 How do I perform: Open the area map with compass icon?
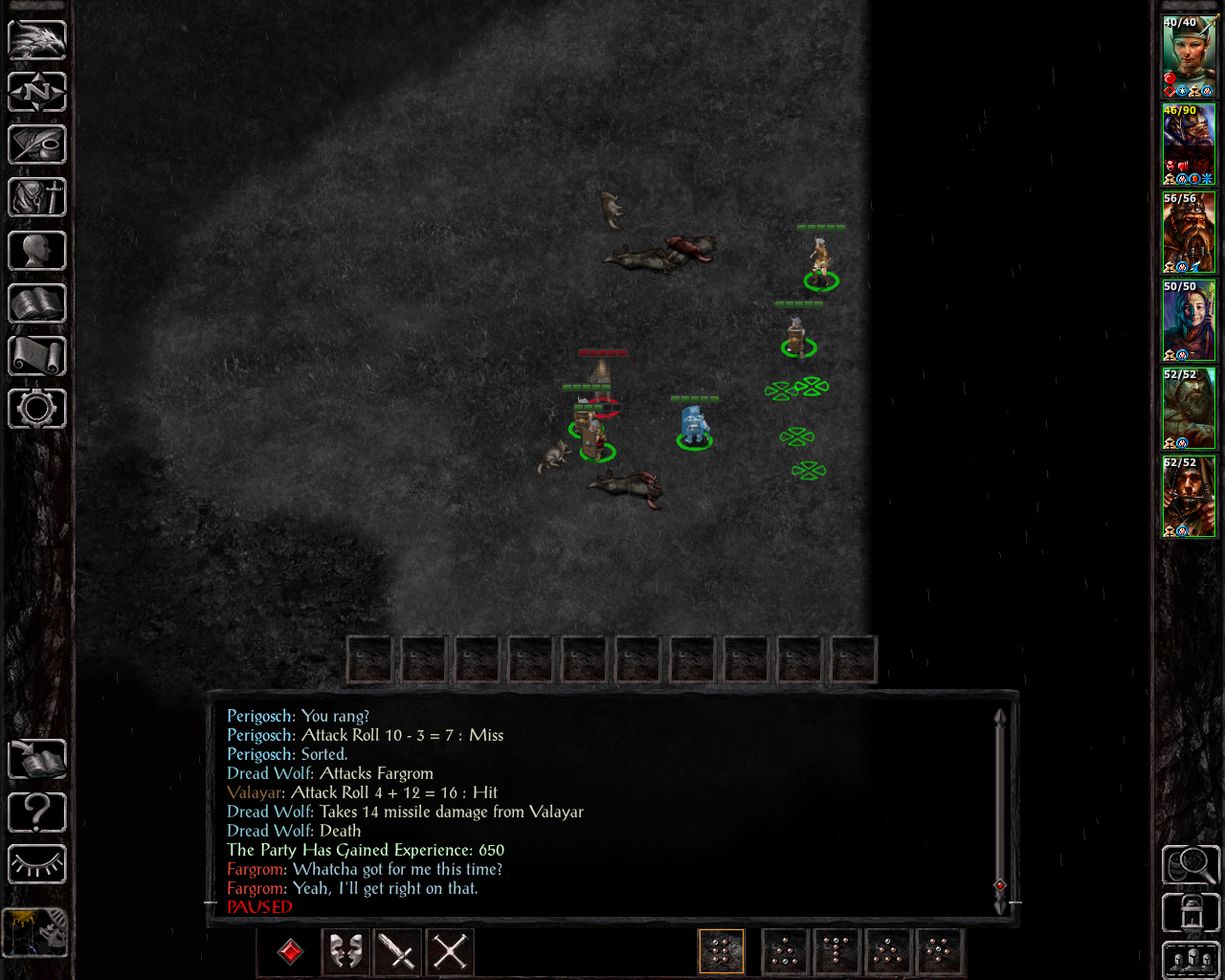[x=37, y=92]
